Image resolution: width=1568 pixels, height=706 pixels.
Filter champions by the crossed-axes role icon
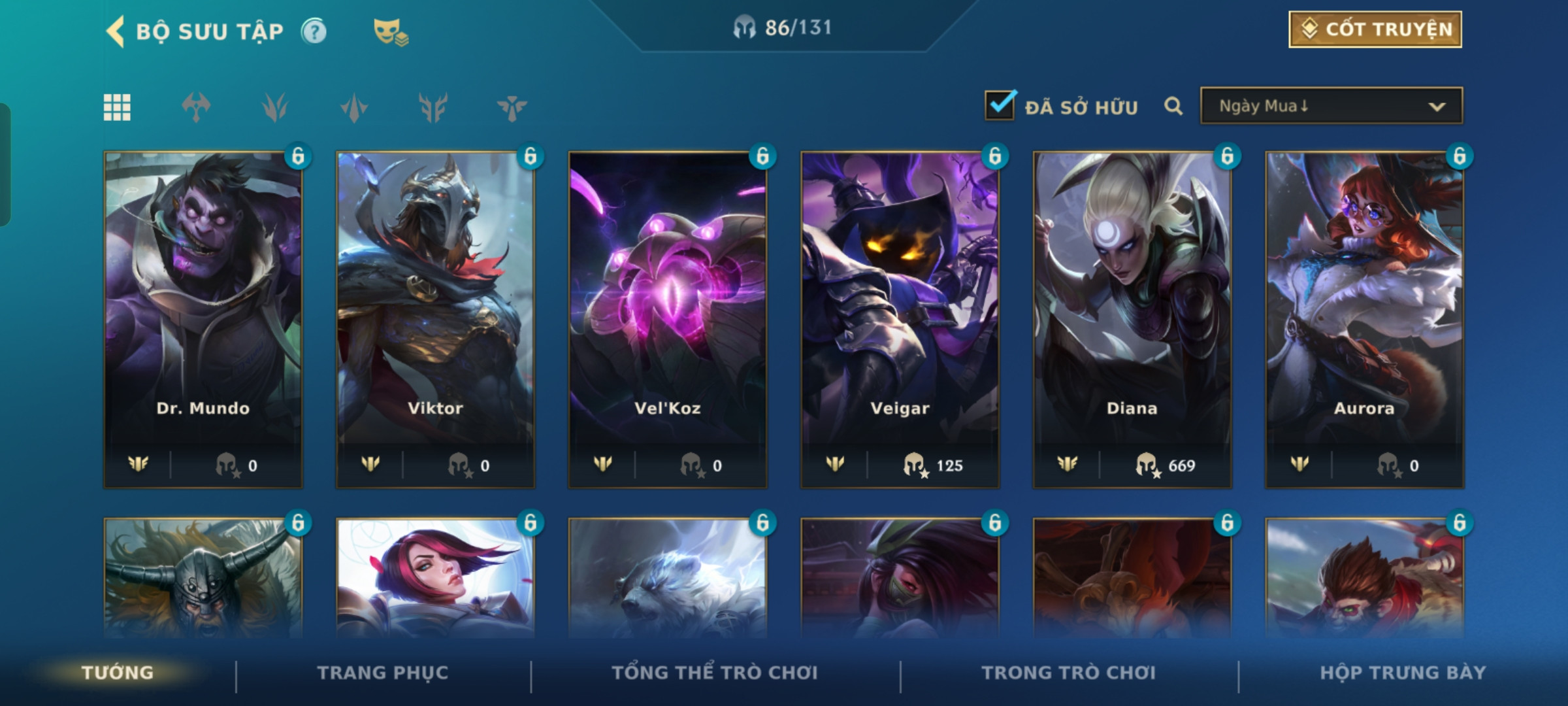point(196,107)
